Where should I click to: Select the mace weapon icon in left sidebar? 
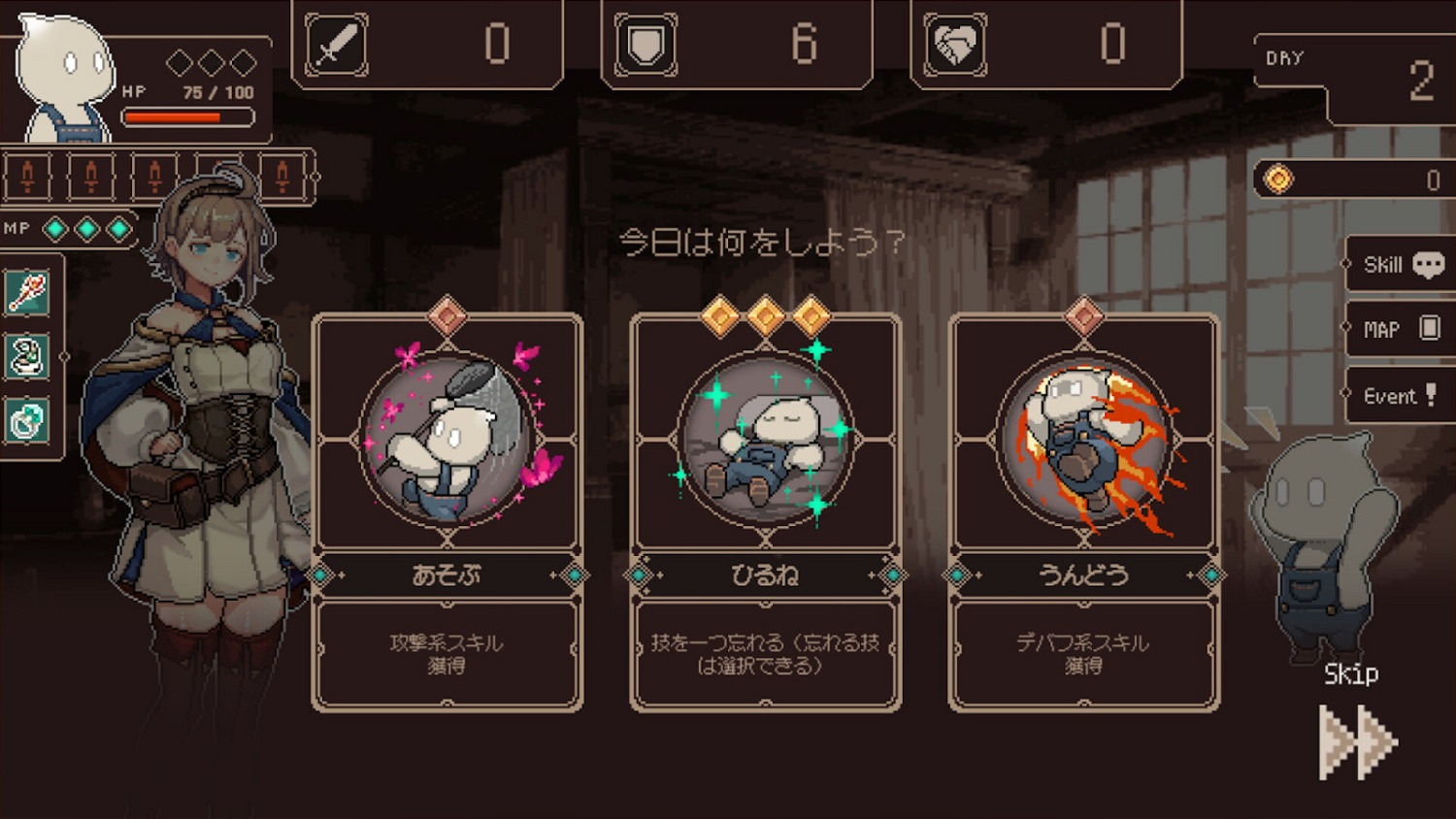(x=27, y=291)
